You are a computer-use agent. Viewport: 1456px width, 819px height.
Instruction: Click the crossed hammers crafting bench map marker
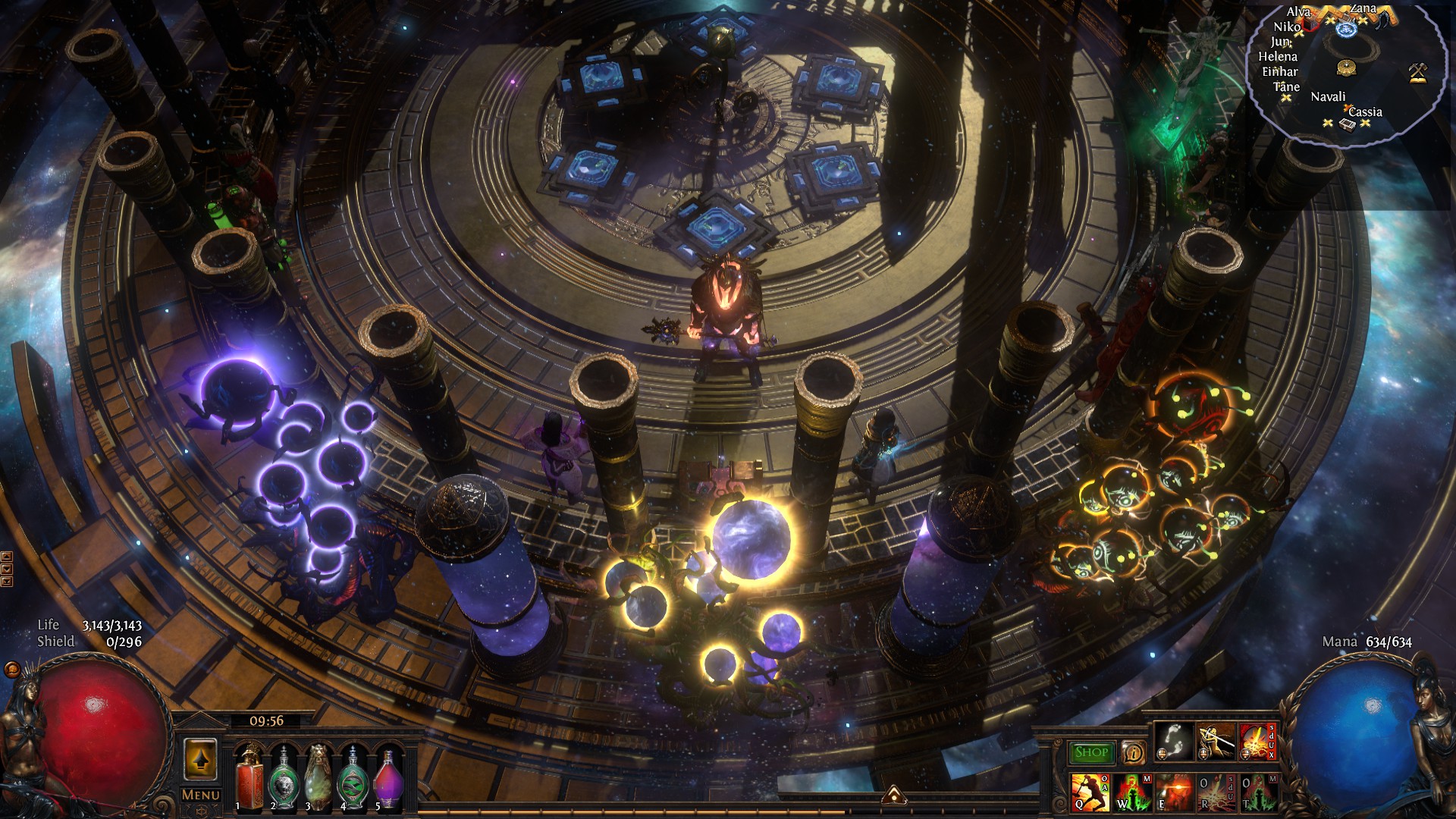tap(1418, 72)
